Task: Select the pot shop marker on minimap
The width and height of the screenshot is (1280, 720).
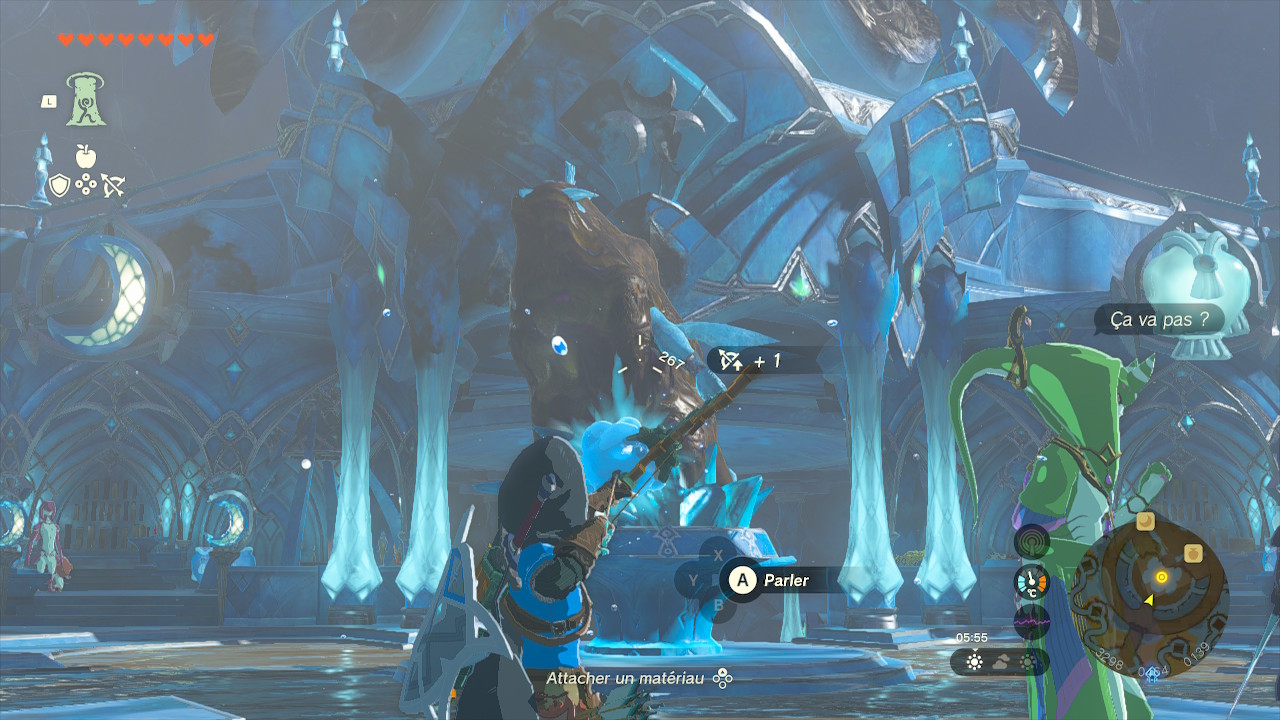Action: (1192, 552)
